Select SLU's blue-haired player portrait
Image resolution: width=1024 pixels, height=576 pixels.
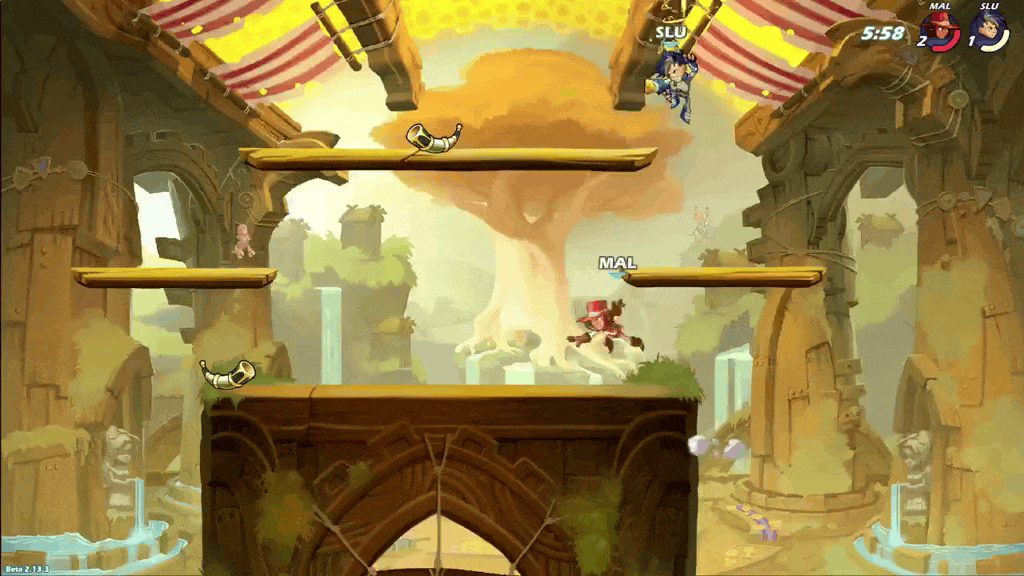click(x=990, y=31)
